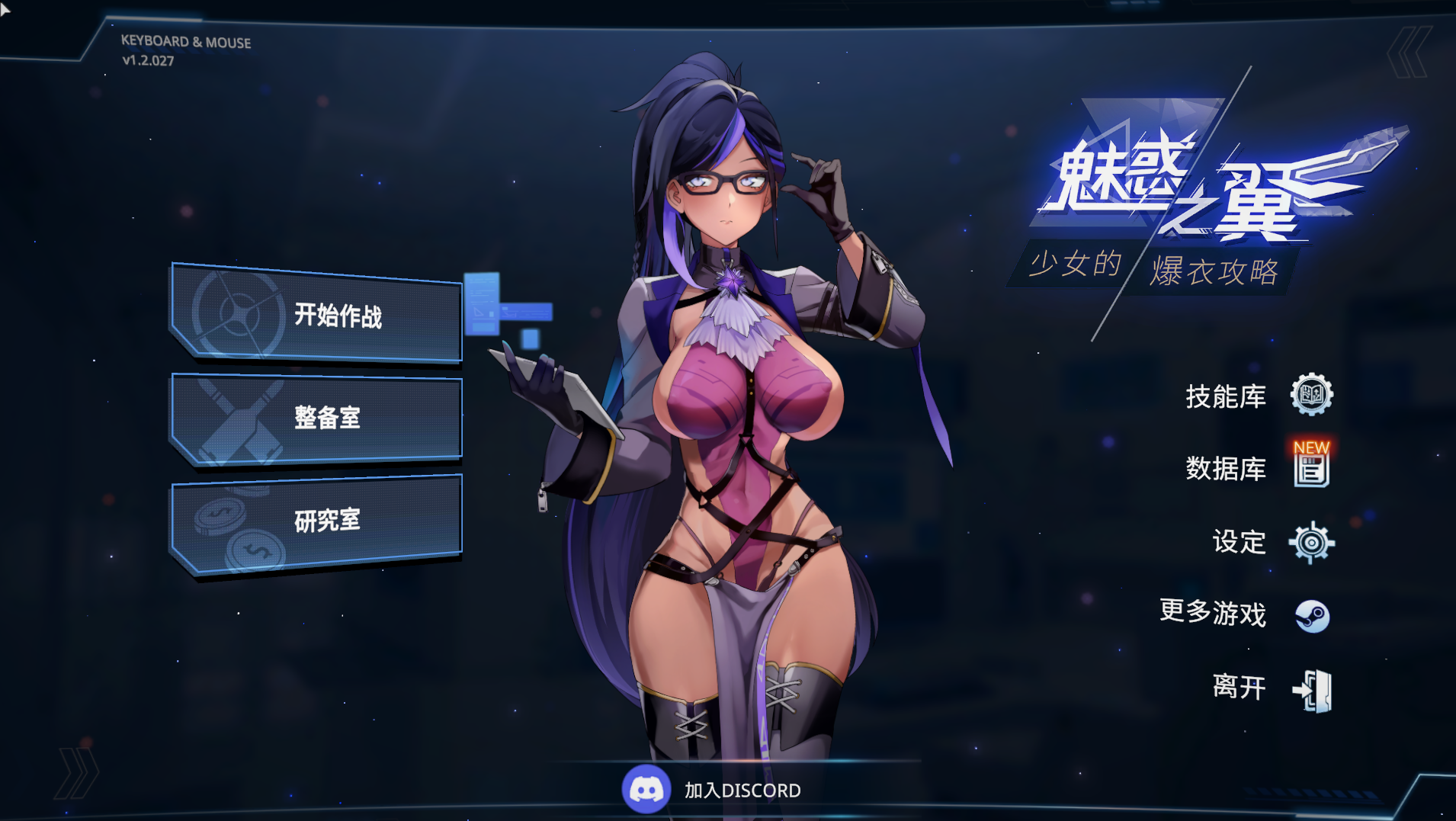Choose 离开 to exit the game
The width and height of the screenshot is (1456, 821).
[x=1239, y=687]
